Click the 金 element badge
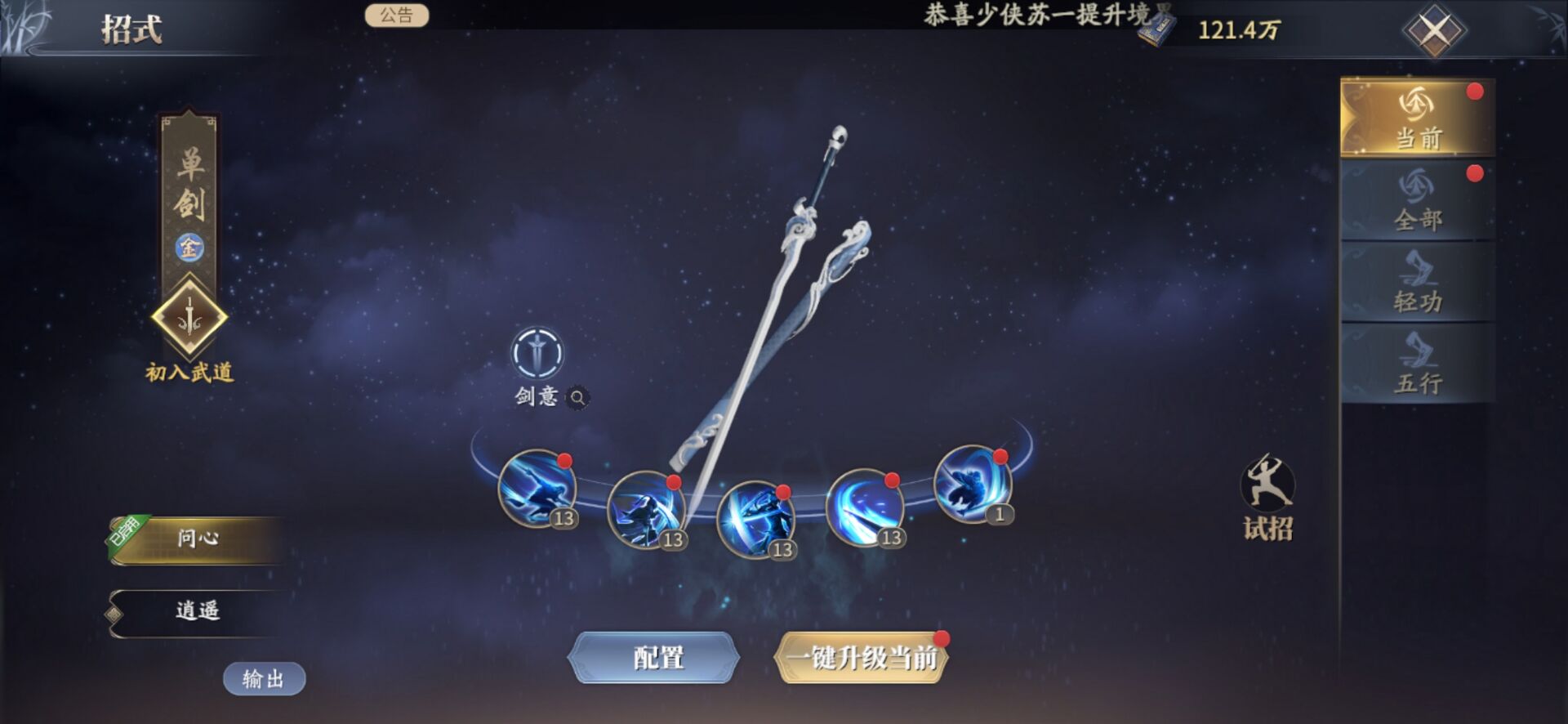Image resolution: width=1568 pixels, height=724 pixels. [189, 247]
